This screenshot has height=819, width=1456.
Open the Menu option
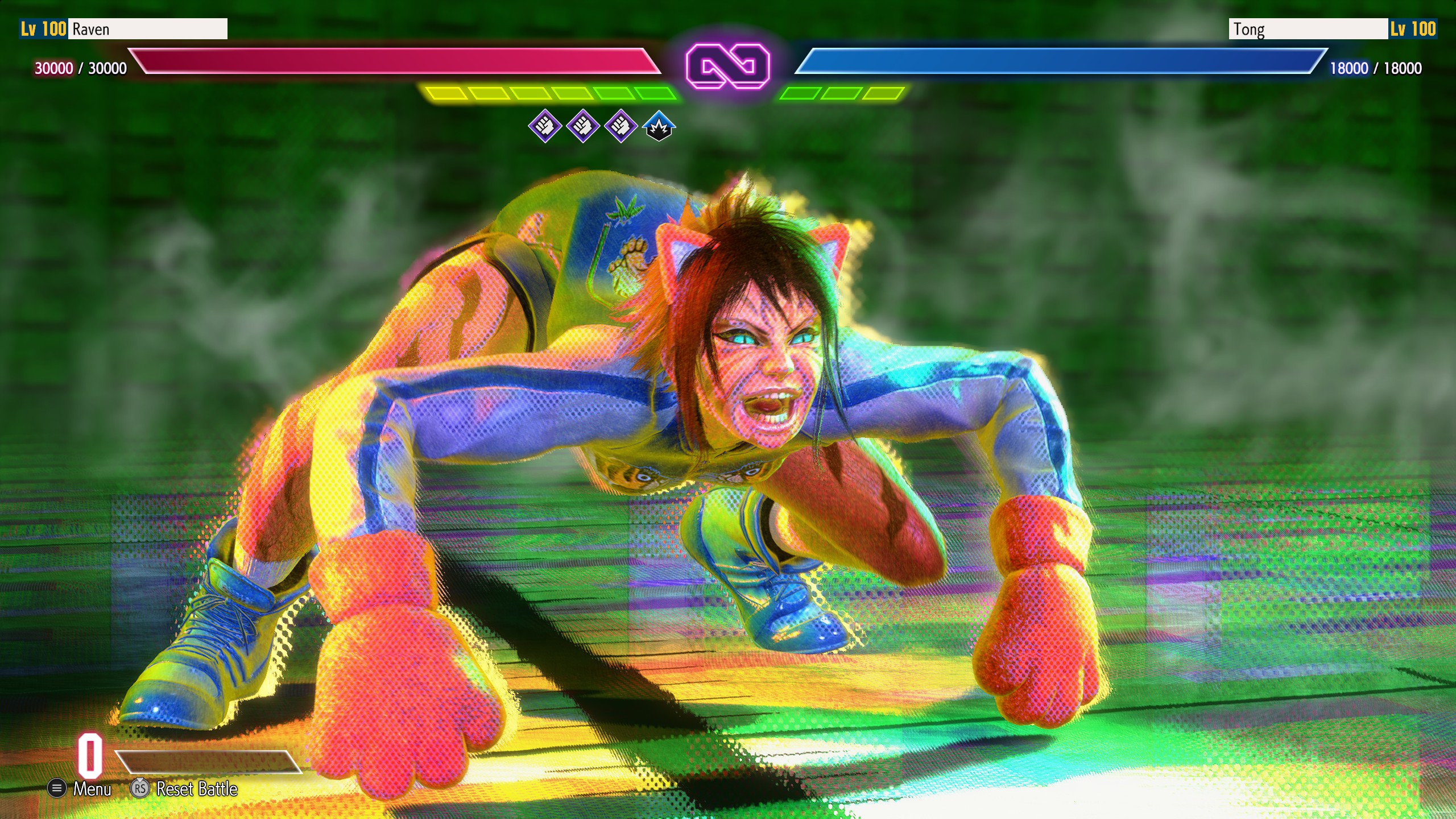click(81, 789)
